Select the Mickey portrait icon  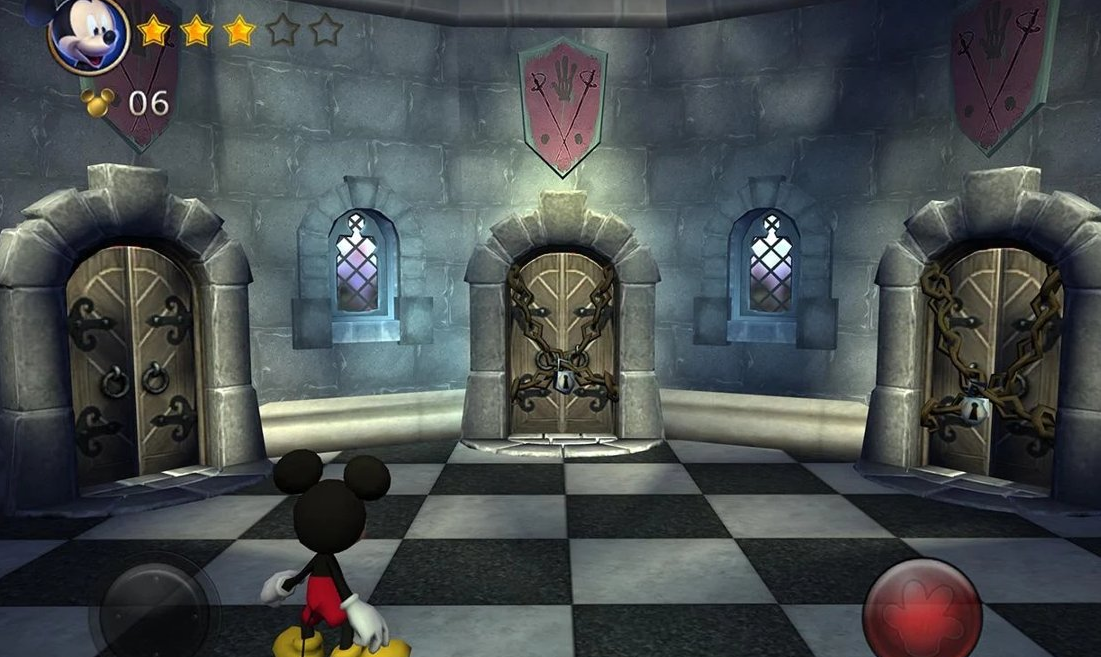tap(88, 37)
